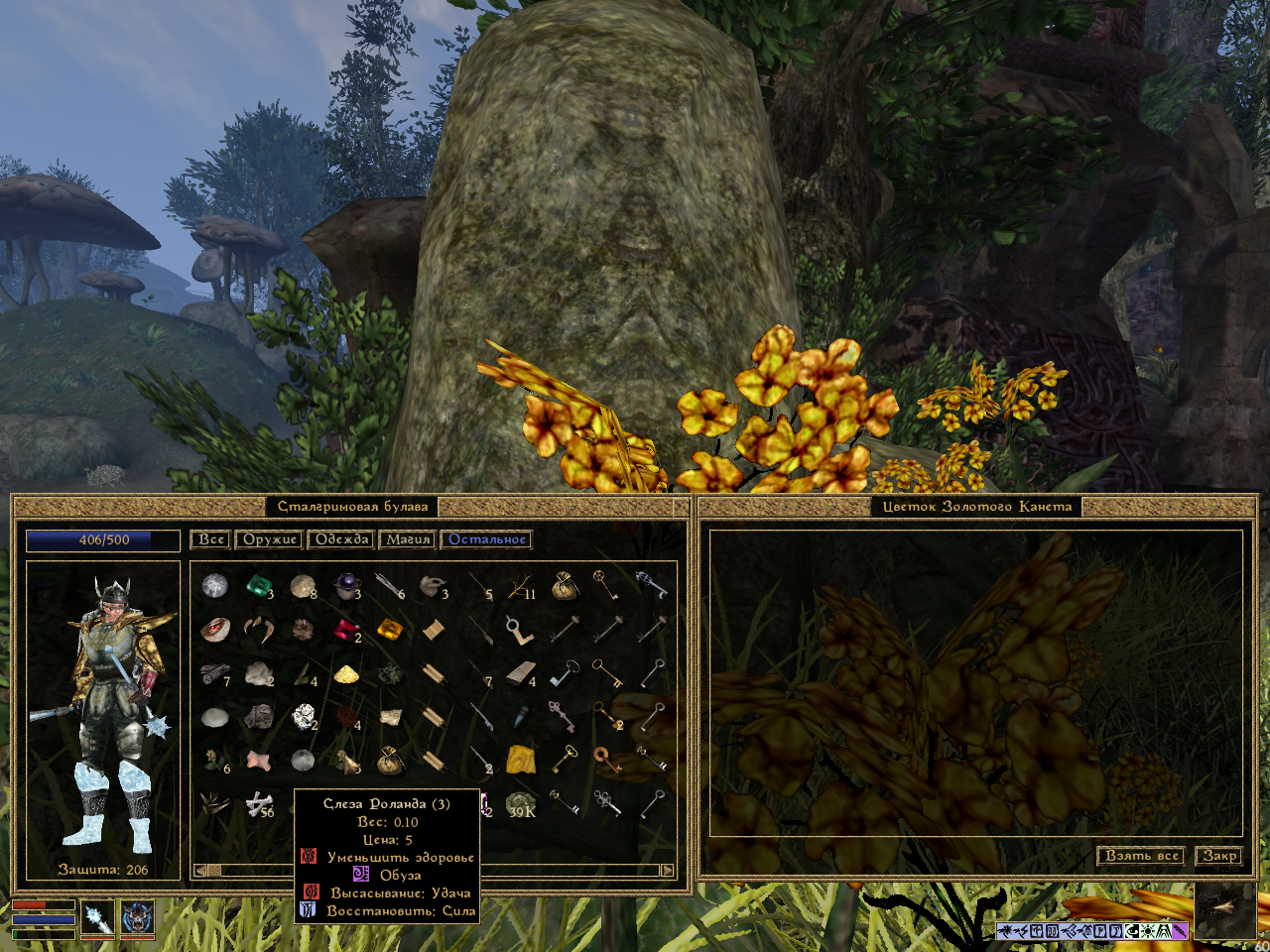1270x952 pixels.
Task: Select the red ruby stack
Action: (x=346, y=630)
